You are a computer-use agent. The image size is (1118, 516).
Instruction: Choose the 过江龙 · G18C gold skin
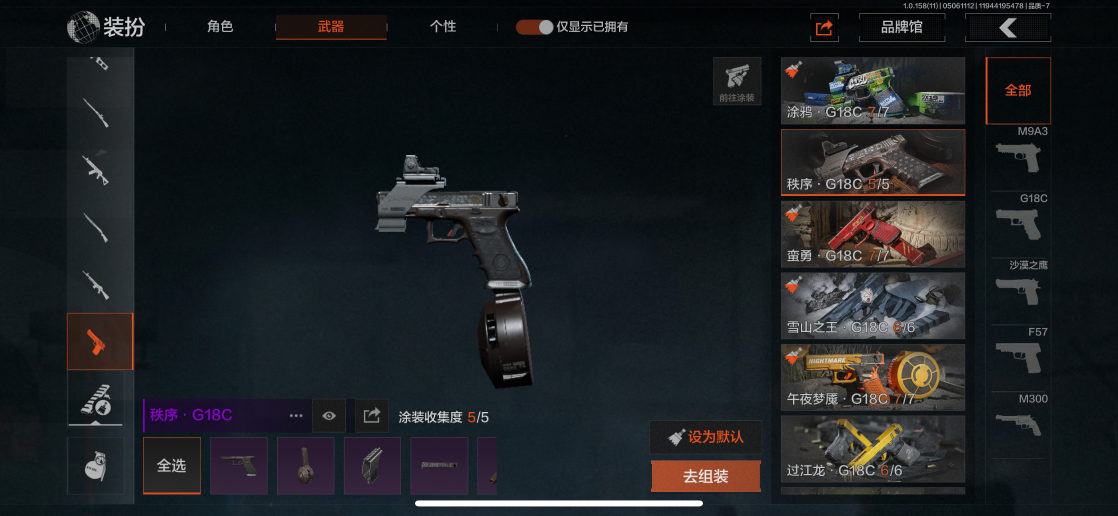[x=873, y=449]
